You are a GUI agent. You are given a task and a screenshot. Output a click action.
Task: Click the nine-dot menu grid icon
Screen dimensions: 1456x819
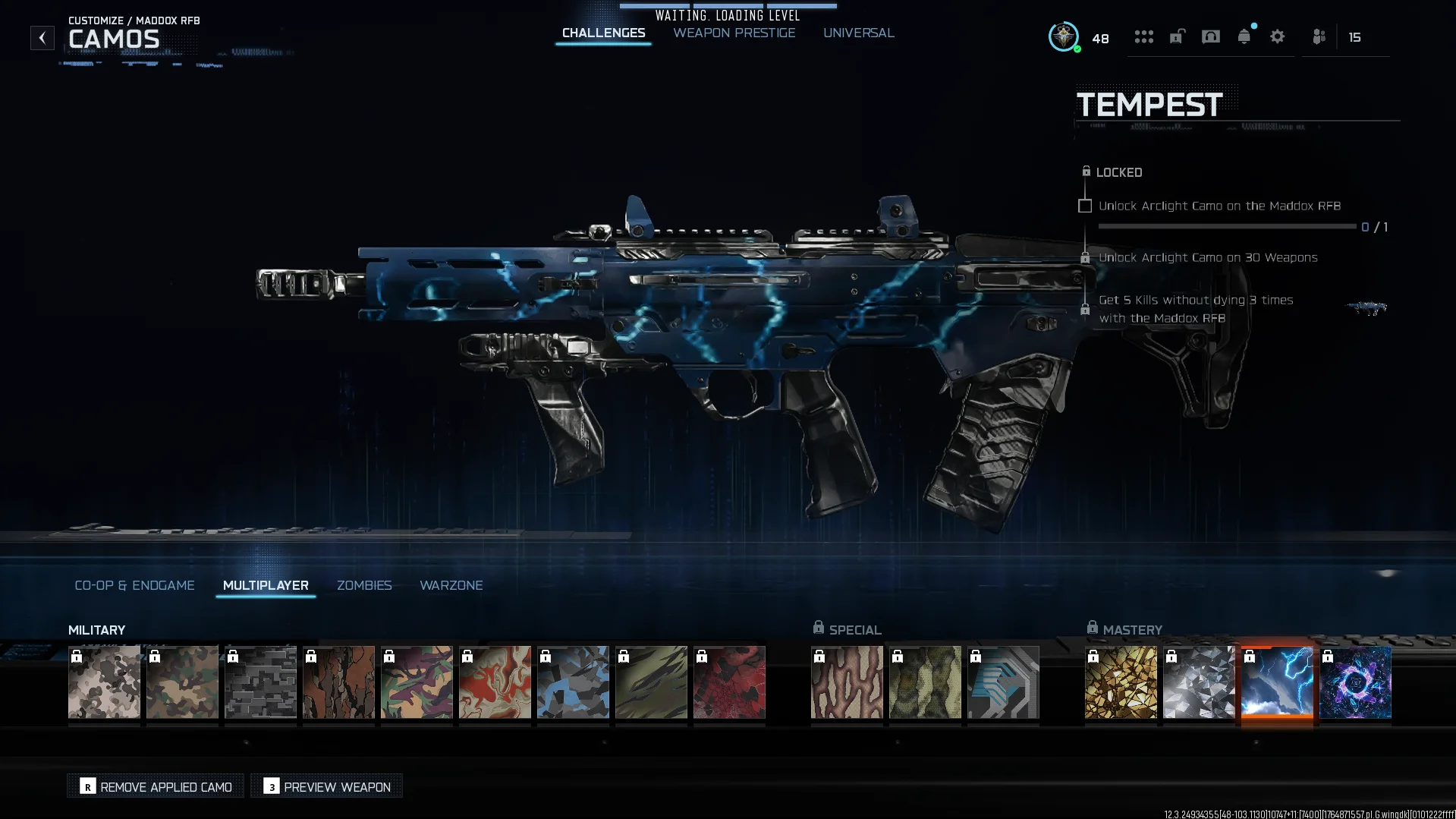(x=1144, y=36)
